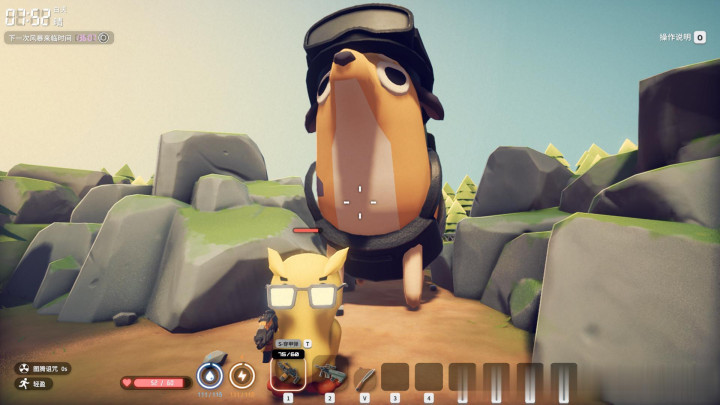Click the radiation symbol status icon
This screenshot has width=720, height=405.
point(21,368)
